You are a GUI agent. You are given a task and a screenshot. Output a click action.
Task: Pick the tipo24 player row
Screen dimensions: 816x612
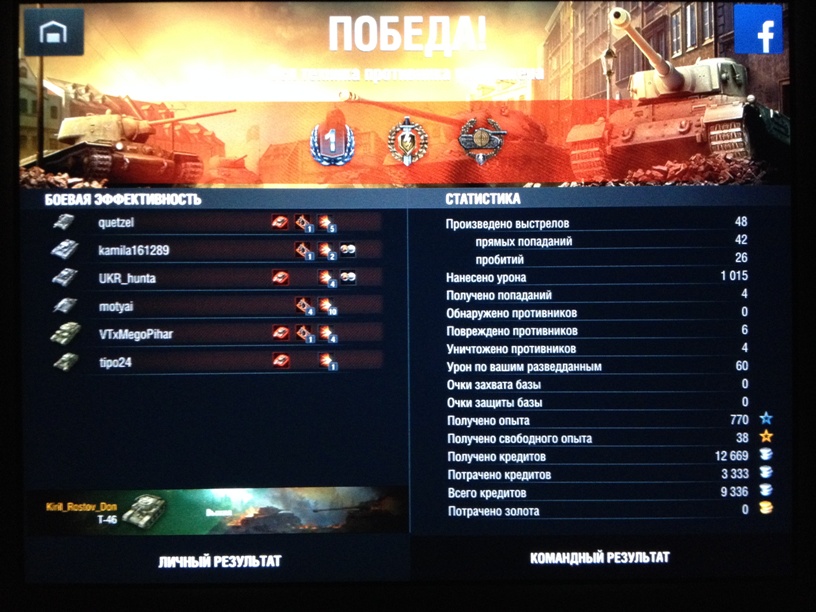pos(215,362)
